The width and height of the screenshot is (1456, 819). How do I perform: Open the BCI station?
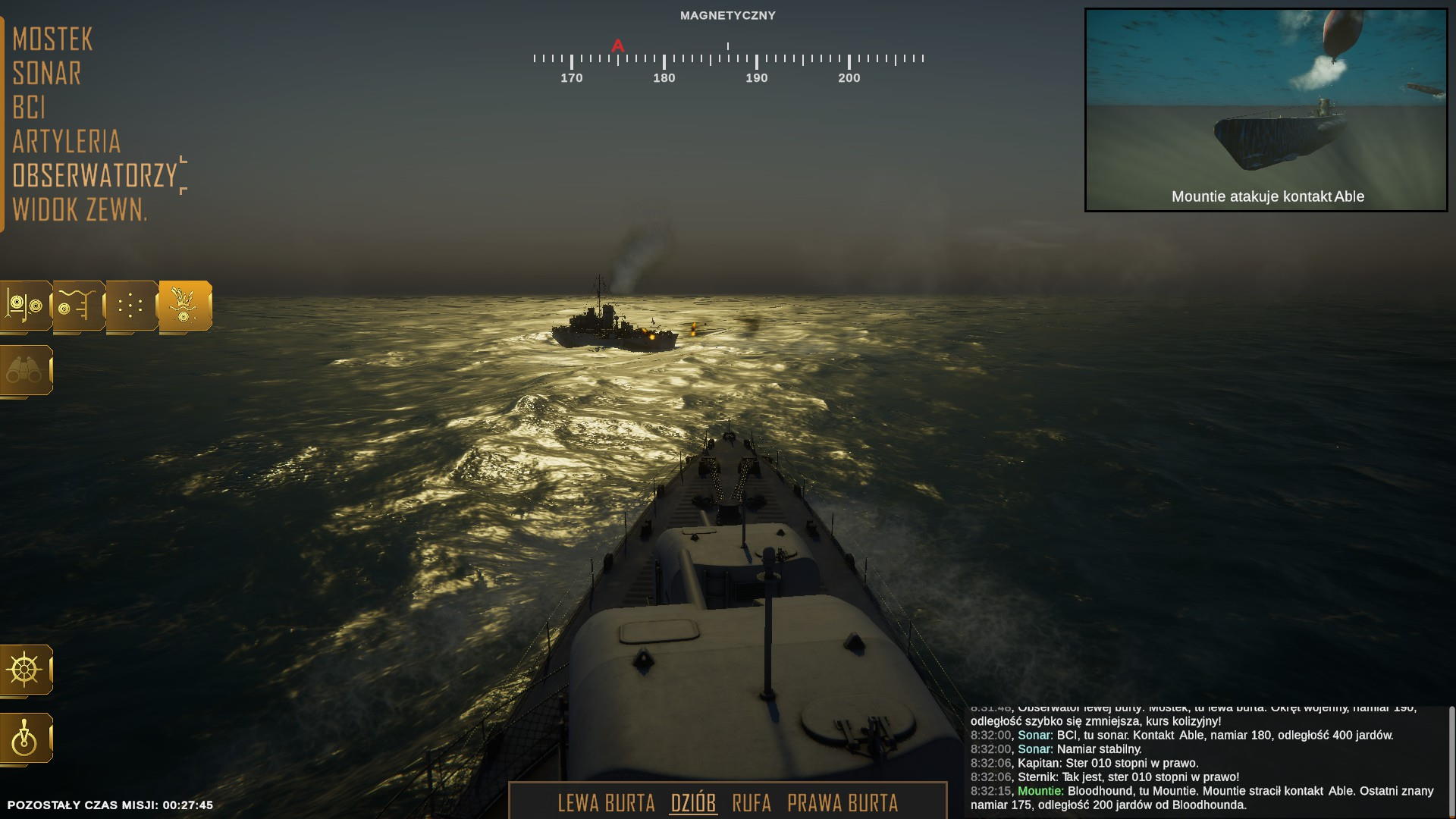pos(29,108)
